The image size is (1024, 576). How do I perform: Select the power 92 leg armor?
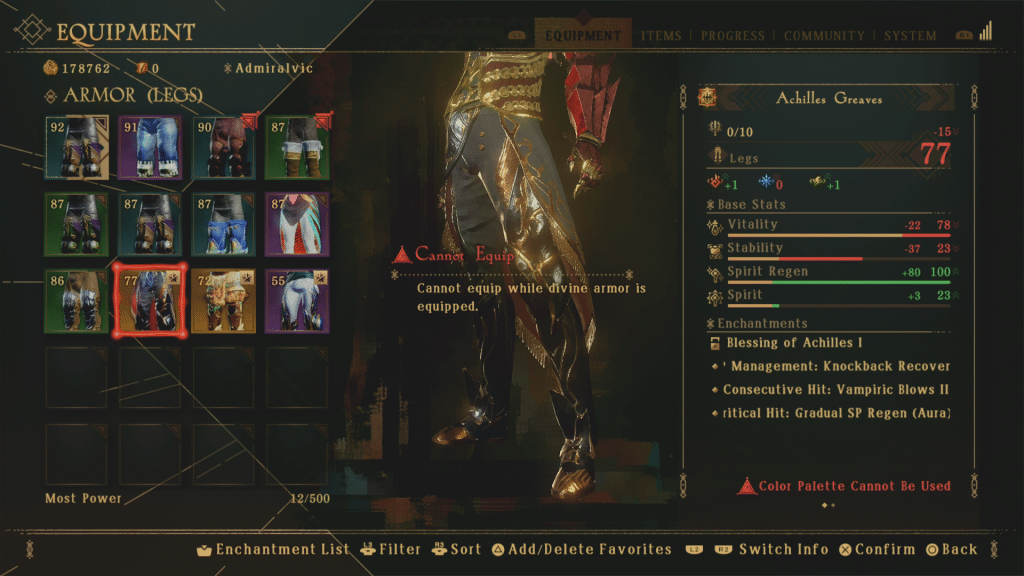tap(77, 147)
